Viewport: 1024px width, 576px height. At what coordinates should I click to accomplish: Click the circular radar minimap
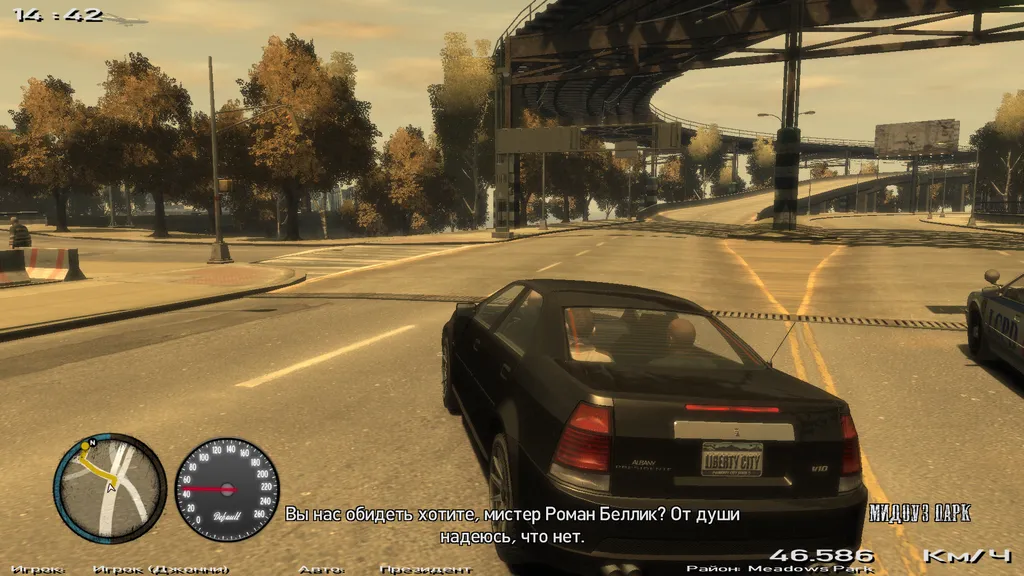[110, 488]
